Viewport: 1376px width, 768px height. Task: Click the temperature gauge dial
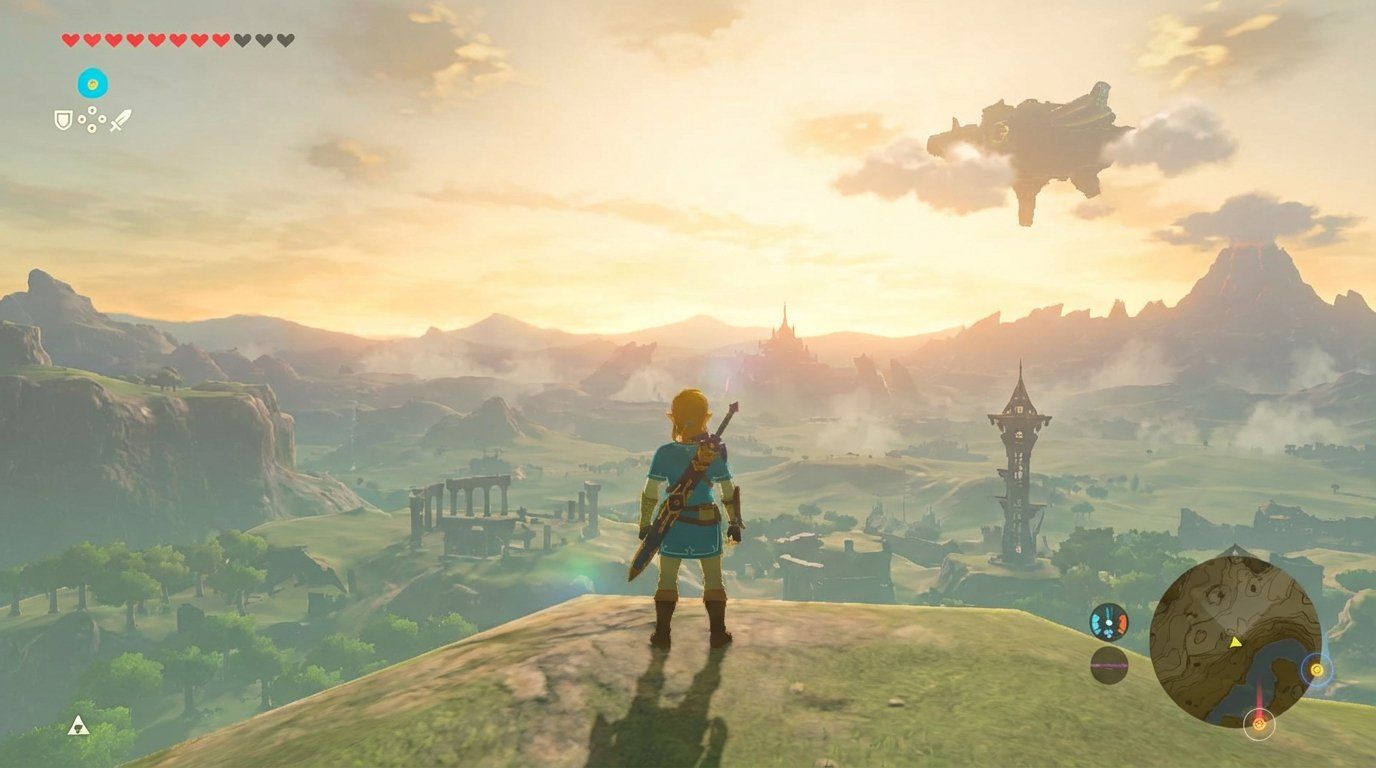pyautogui.click(x=1108, y=622)
